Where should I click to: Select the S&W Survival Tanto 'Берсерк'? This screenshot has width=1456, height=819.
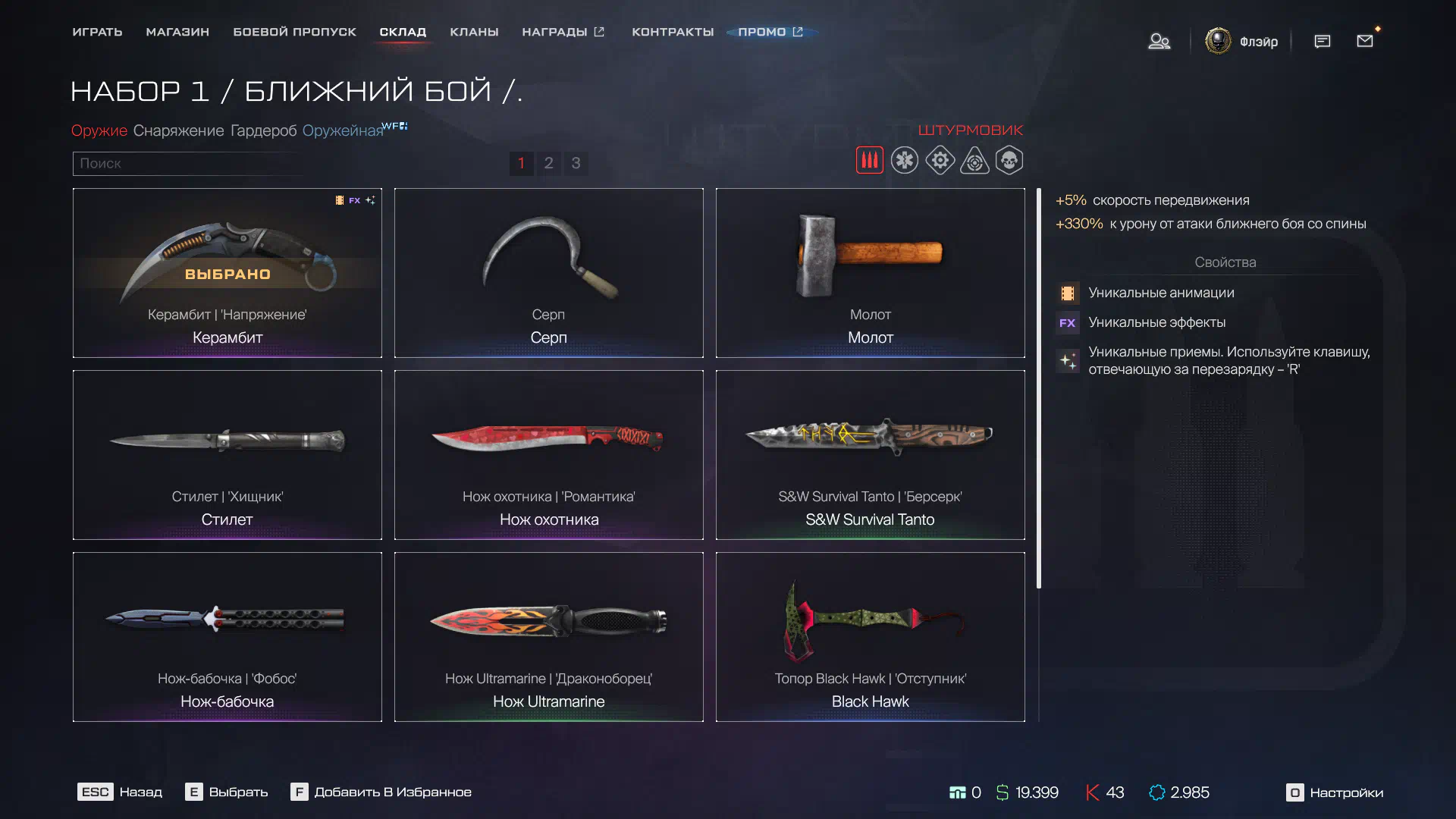click(870, 455)
